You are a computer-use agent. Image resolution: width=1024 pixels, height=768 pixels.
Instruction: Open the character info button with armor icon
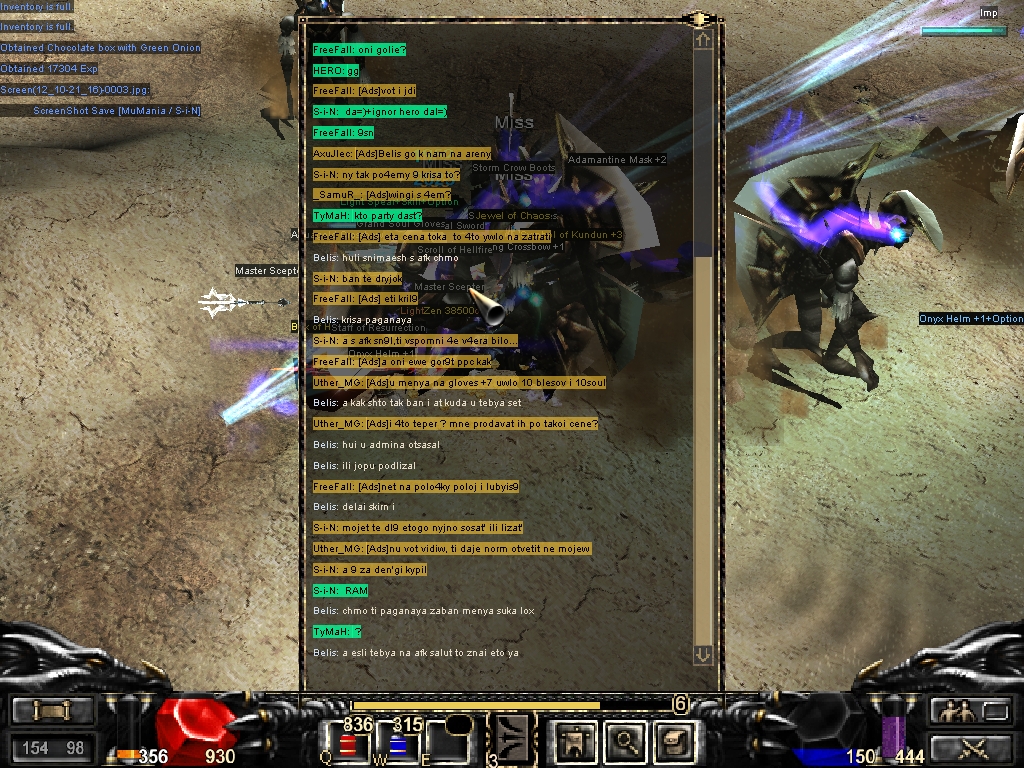click(x=575, y=742)
